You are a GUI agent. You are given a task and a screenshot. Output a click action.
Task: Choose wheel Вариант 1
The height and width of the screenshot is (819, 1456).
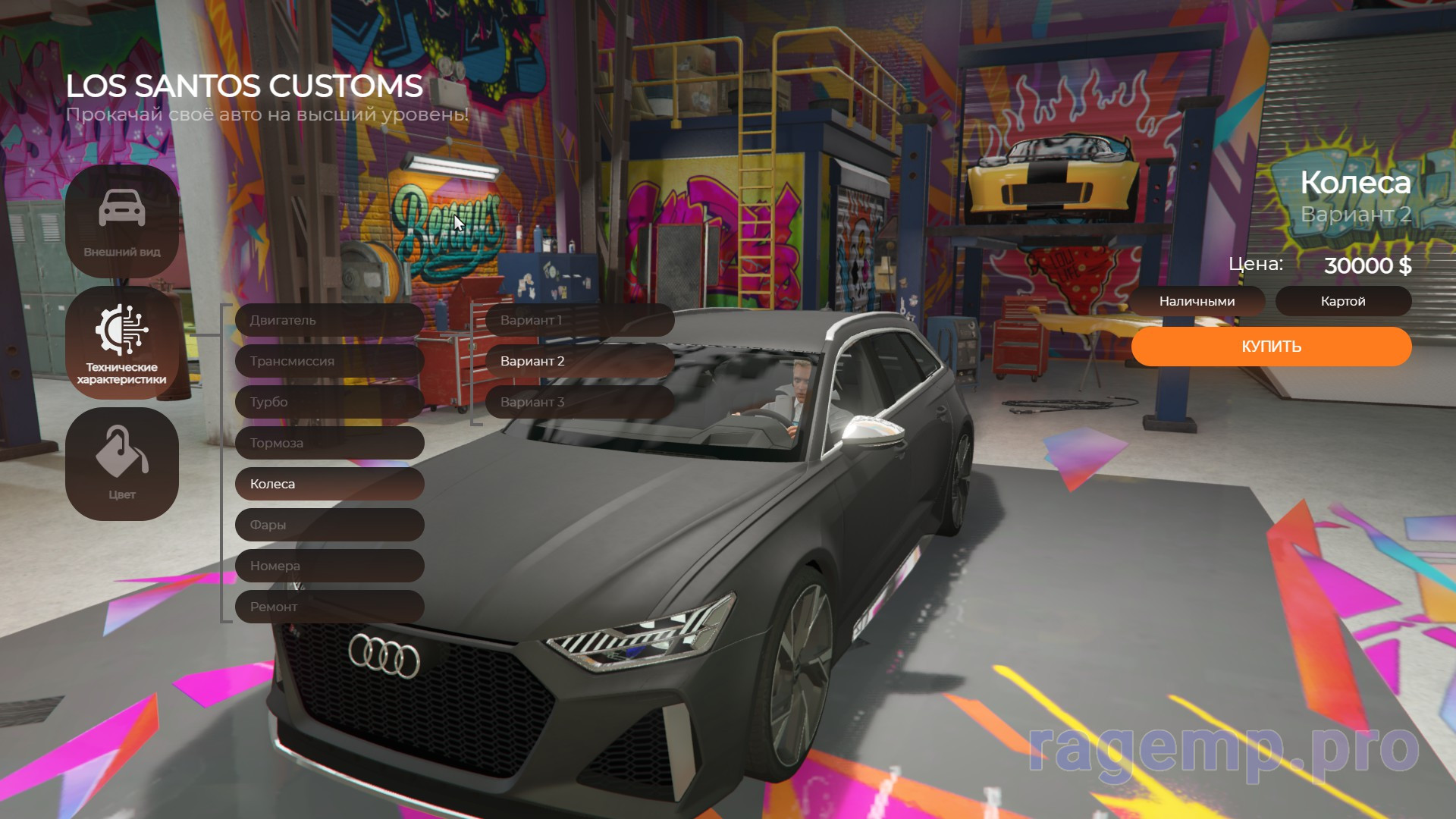tap(579, 320)
